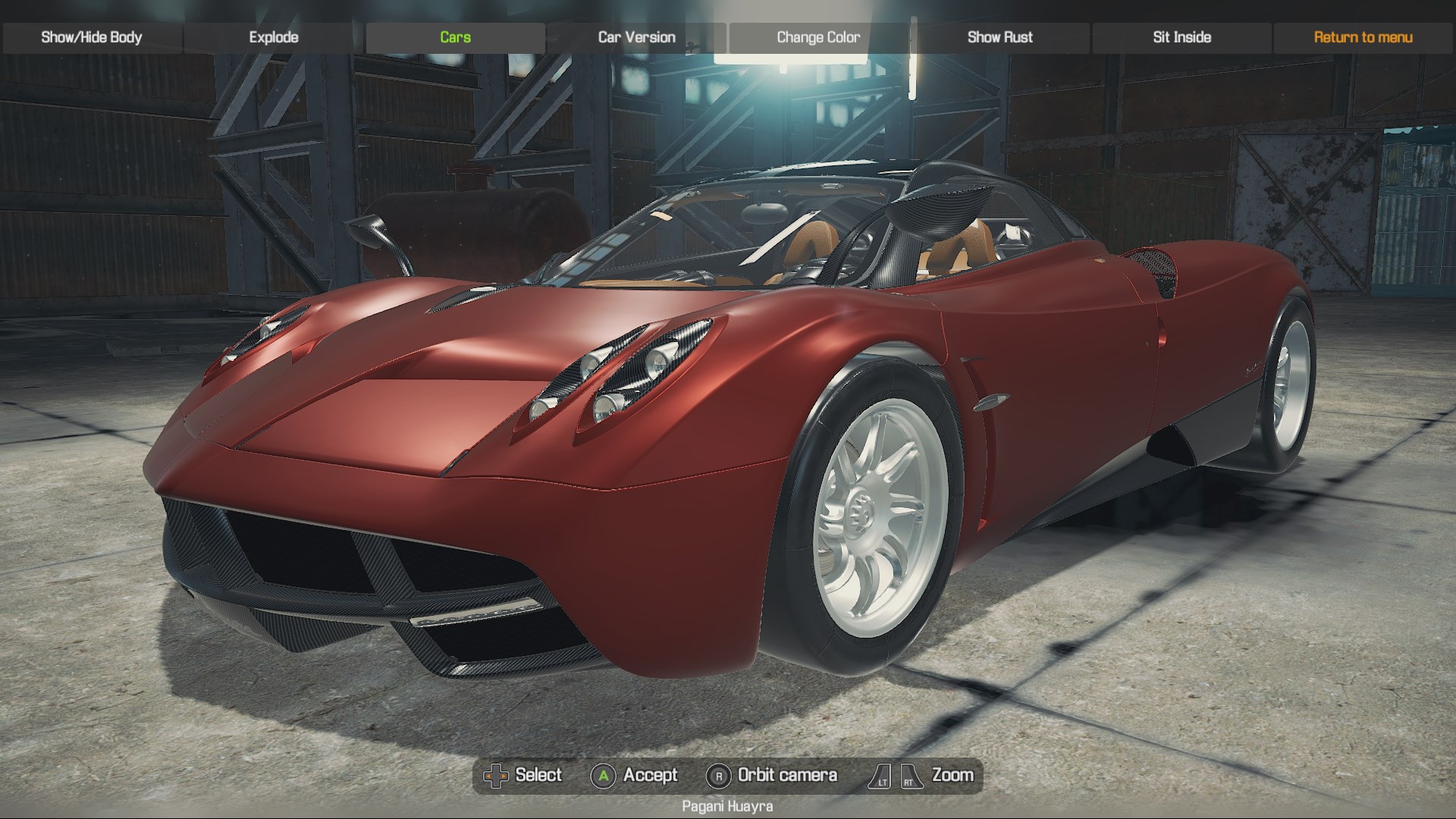This screenshot has height=819, width=1456.
Task: Activate the Show Rust option
Action: tap(999, 37)
